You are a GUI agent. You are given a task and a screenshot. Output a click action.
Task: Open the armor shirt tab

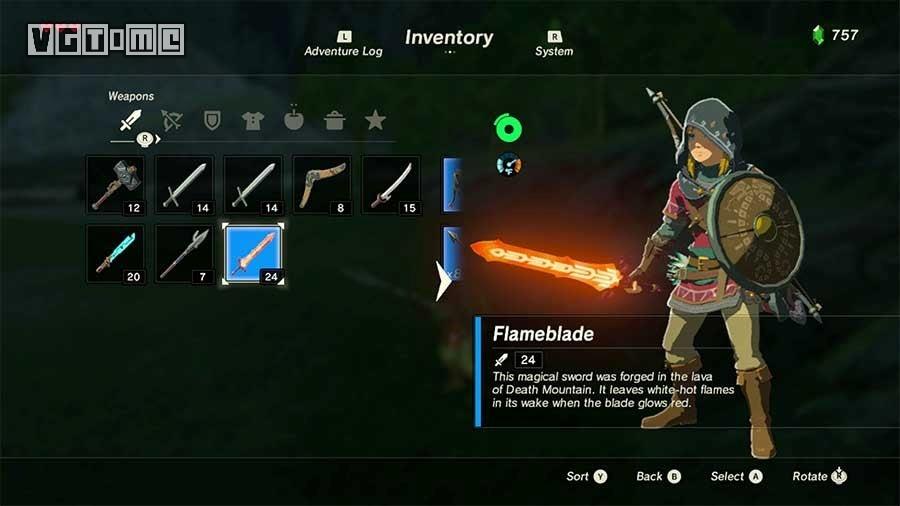(253, 121)
